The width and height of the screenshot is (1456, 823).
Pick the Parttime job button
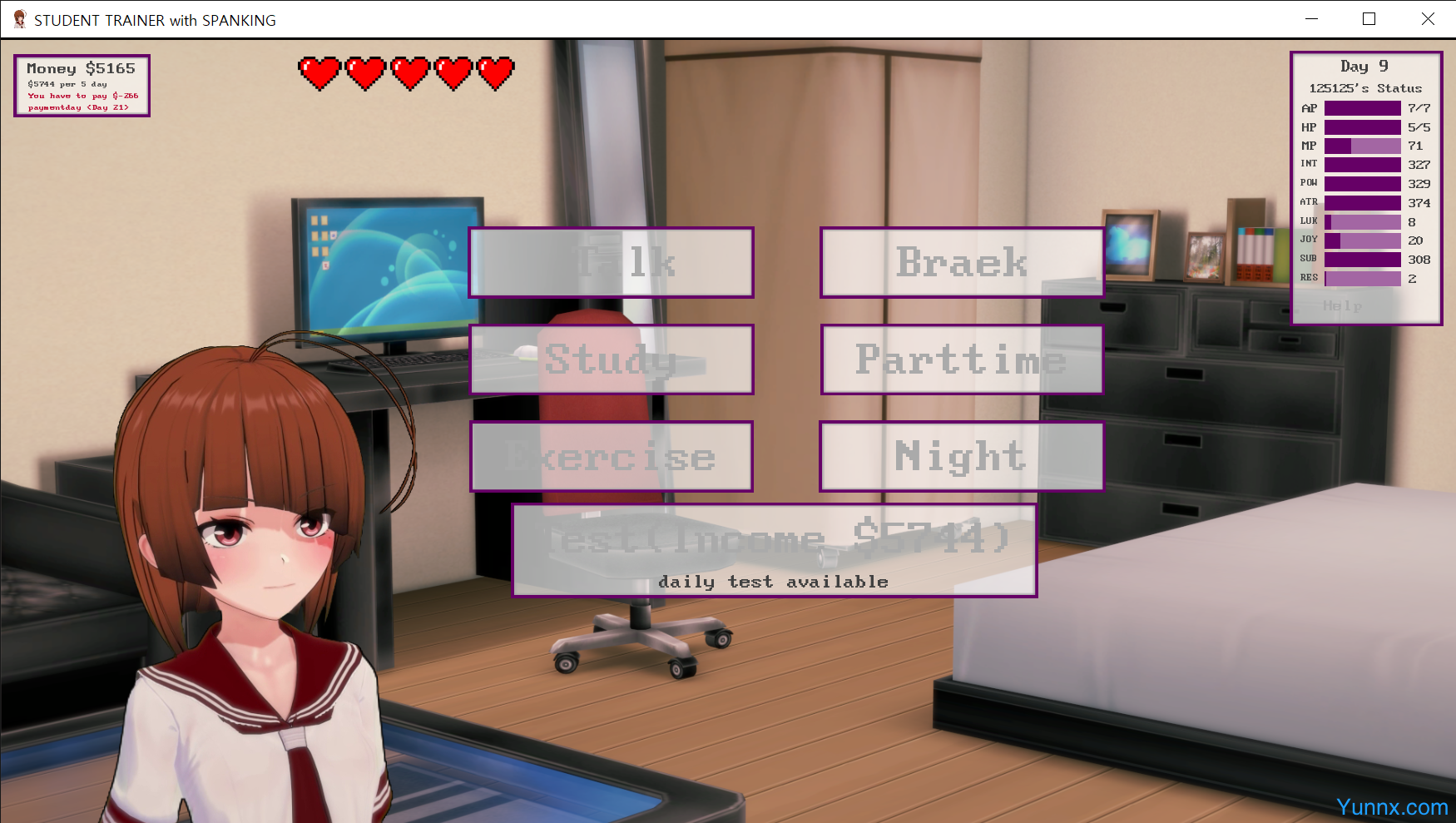[962, 359]
